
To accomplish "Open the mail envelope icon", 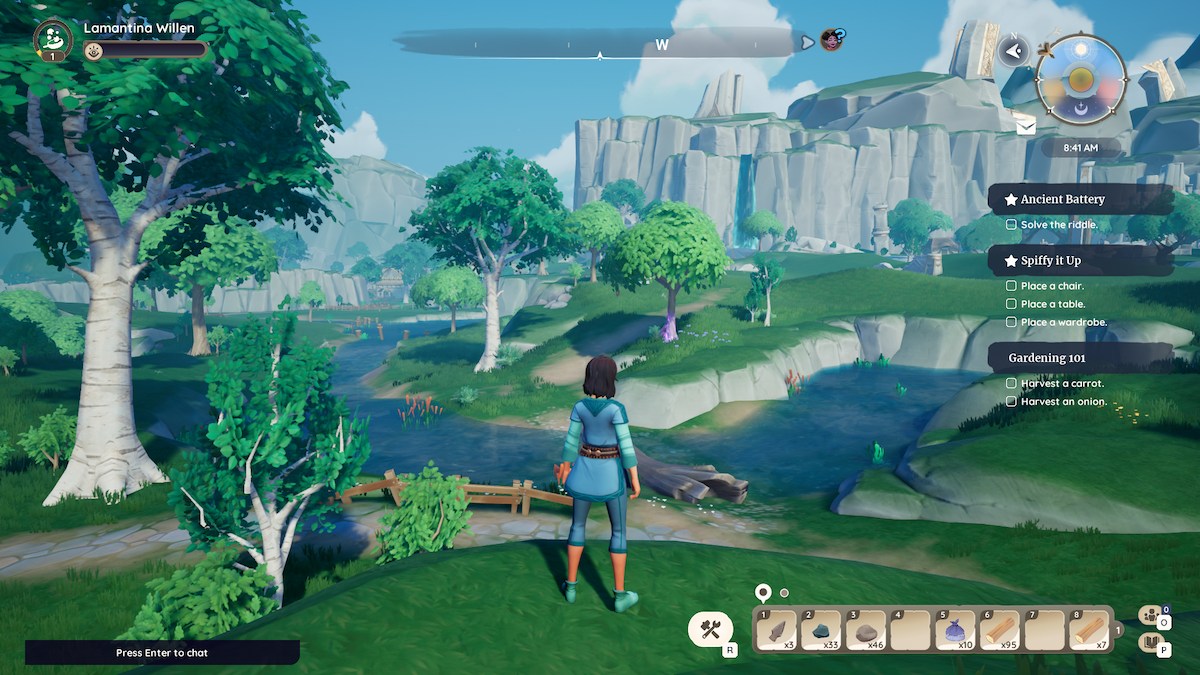I will (1026, 124).
